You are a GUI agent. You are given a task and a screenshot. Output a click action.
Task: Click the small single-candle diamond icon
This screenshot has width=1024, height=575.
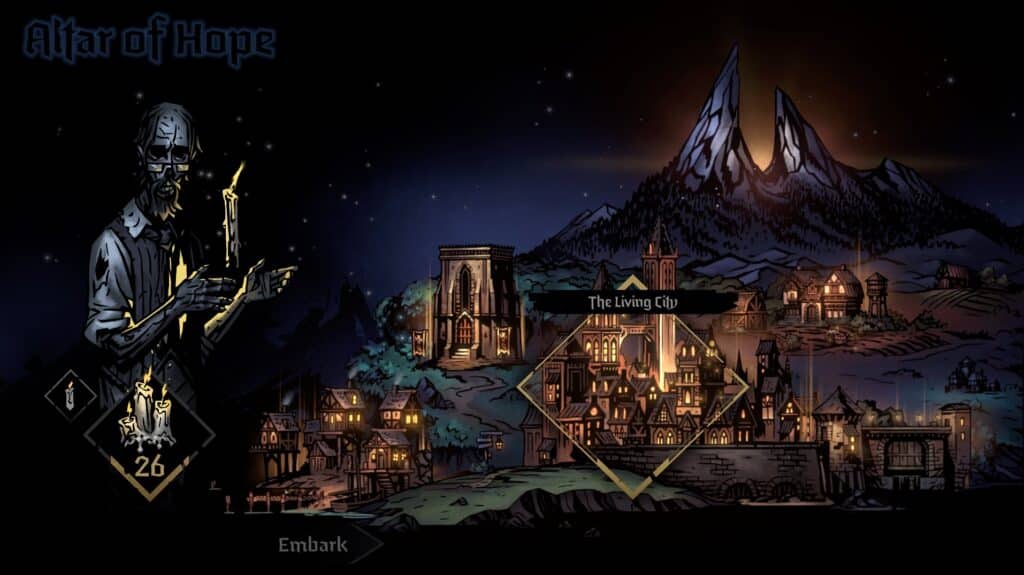70,396
